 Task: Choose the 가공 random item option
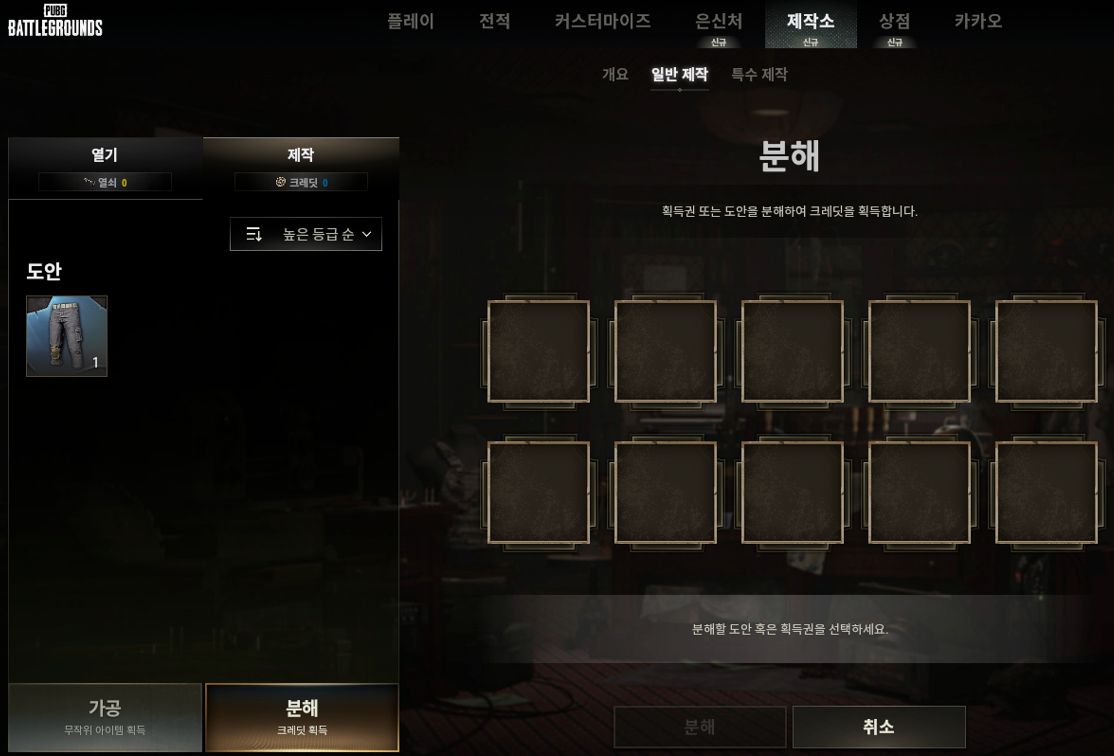pyautogui.click(x=105, y=717)
